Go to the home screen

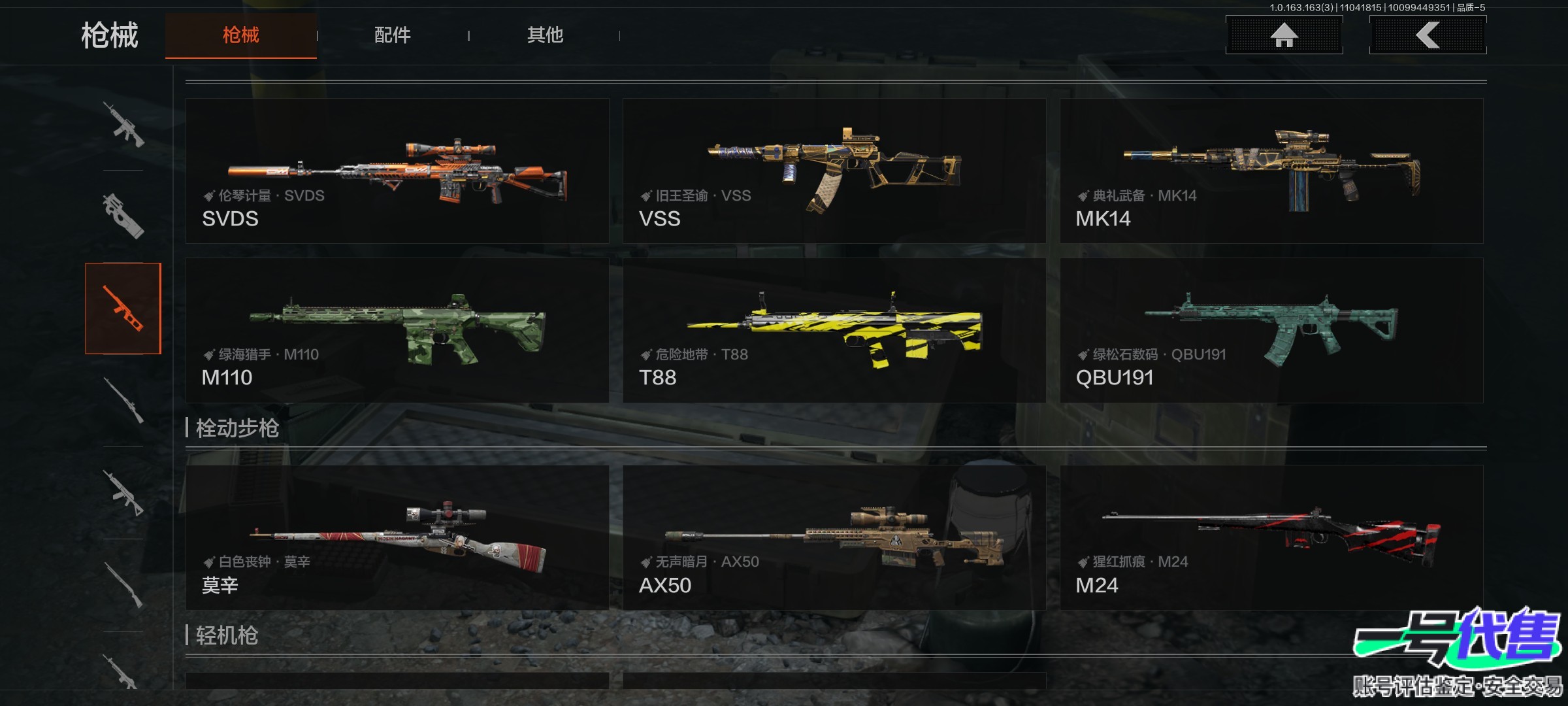point(1284,35)
